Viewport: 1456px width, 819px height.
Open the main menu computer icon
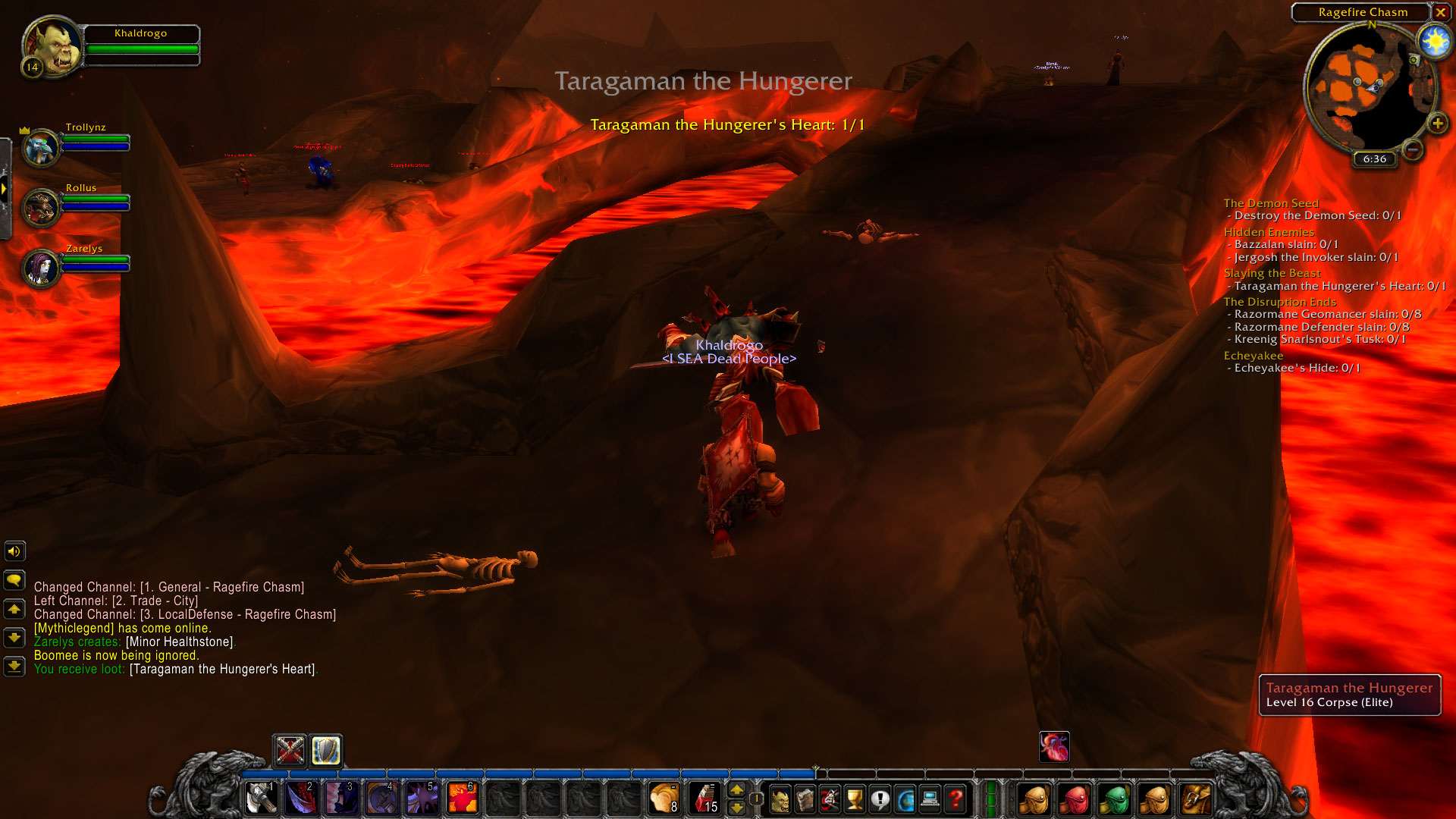[930, 799]
